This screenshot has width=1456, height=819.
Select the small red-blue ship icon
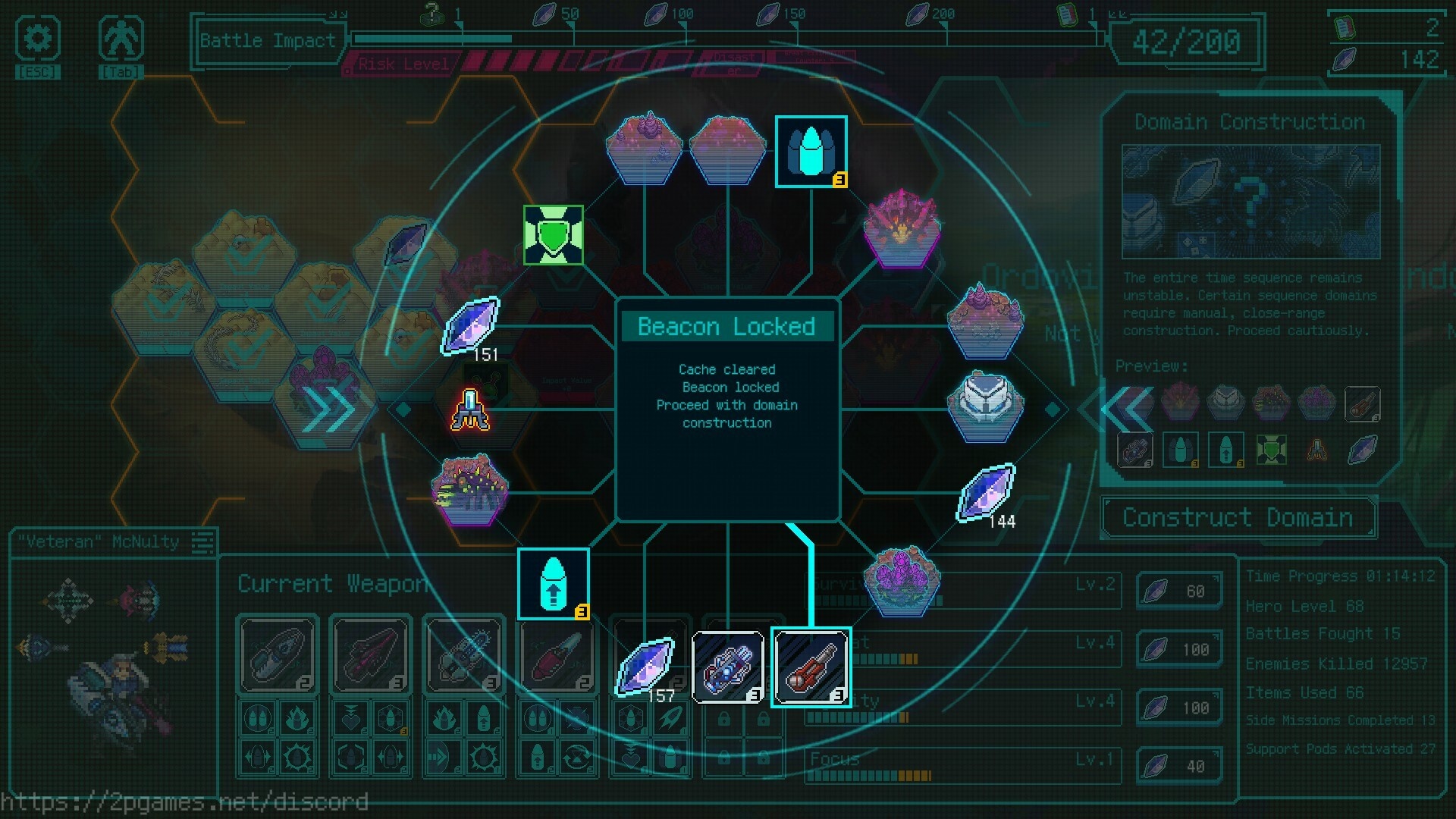(x=470, y=409)
